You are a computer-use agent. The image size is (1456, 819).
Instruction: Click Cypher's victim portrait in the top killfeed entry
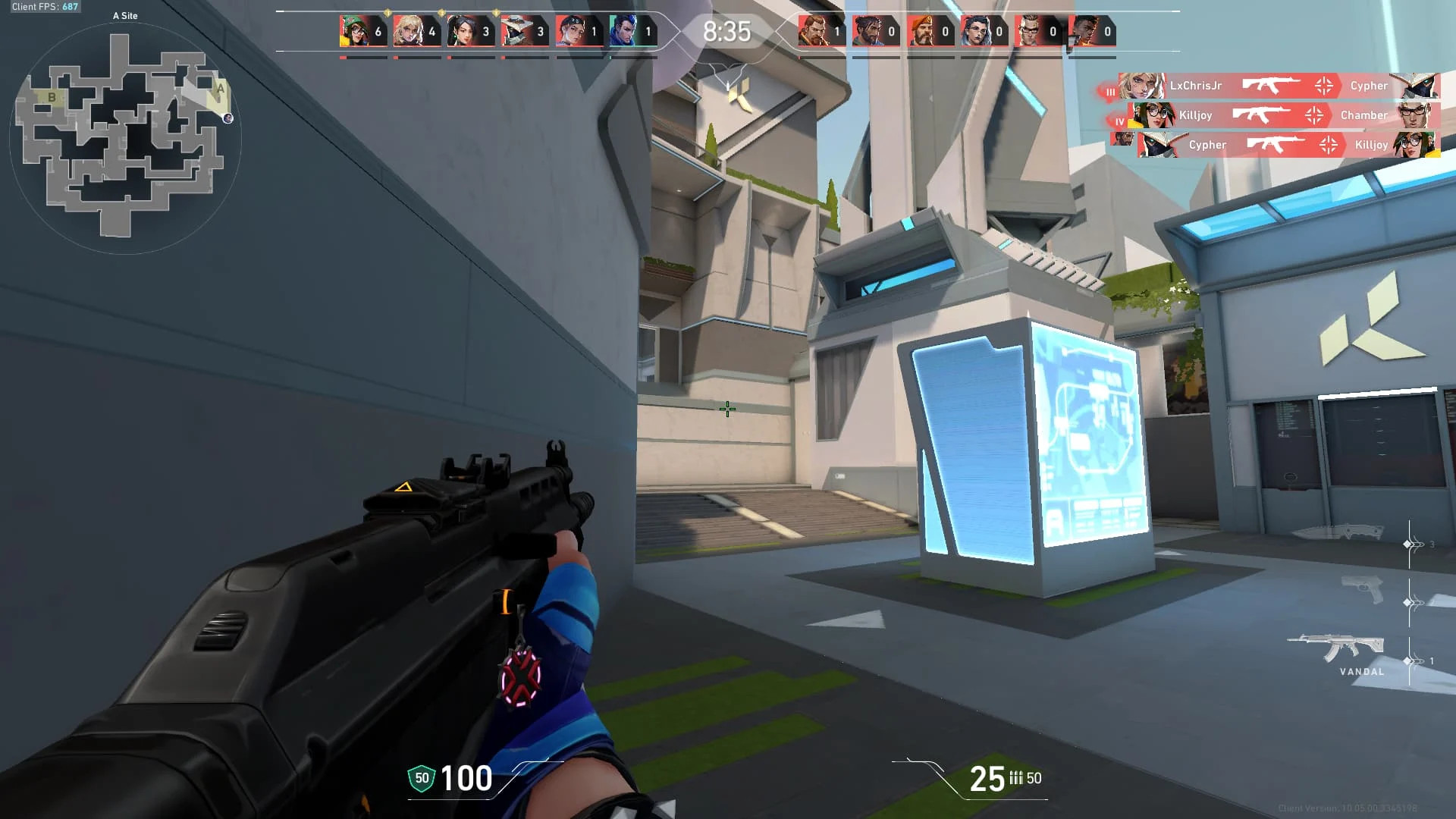[x=1418, y=86]
